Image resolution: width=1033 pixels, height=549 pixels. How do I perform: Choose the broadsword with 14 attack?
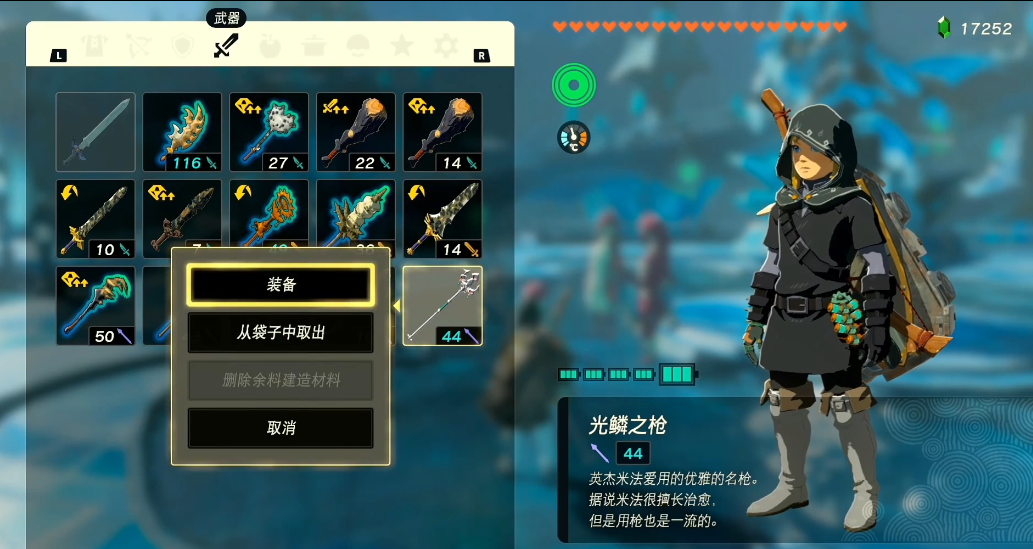point(442,219)
